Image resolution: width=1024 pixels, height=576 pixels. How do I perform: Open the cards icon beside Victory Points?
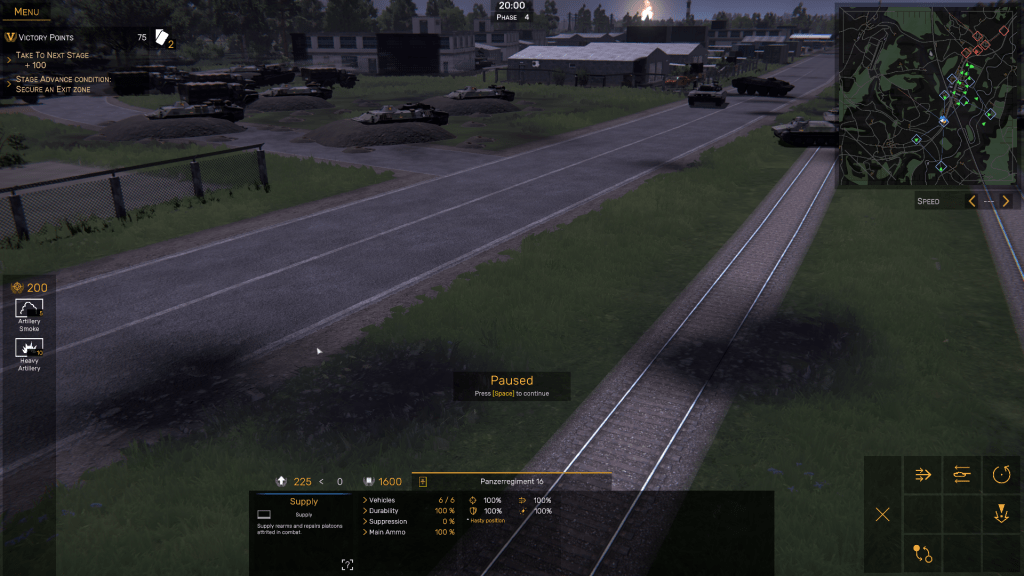pos(163,37)
